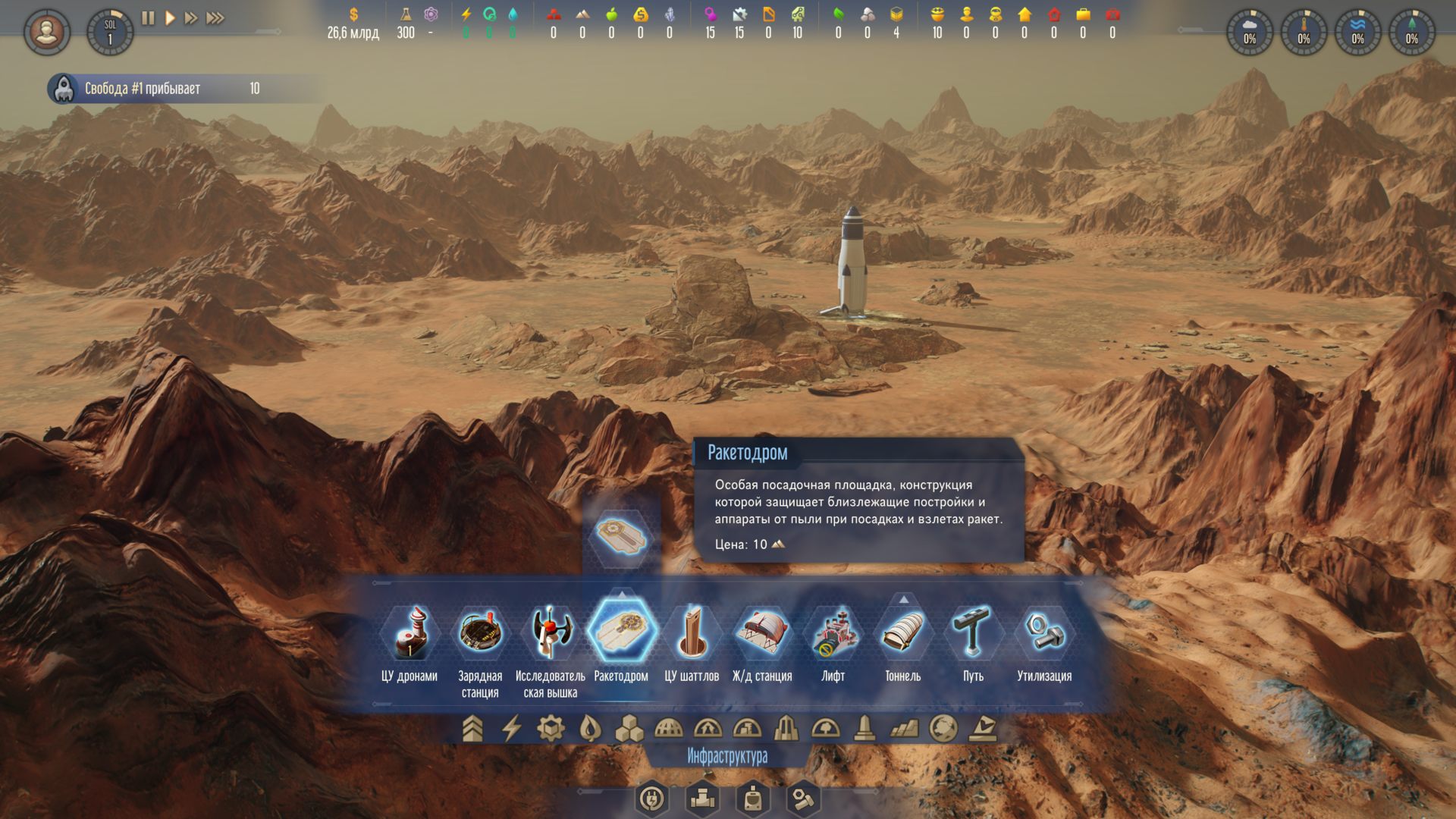This screenshot has height=819, width=1456.
Task: Activate triple fast-forward speed
Action: (215, 17)
